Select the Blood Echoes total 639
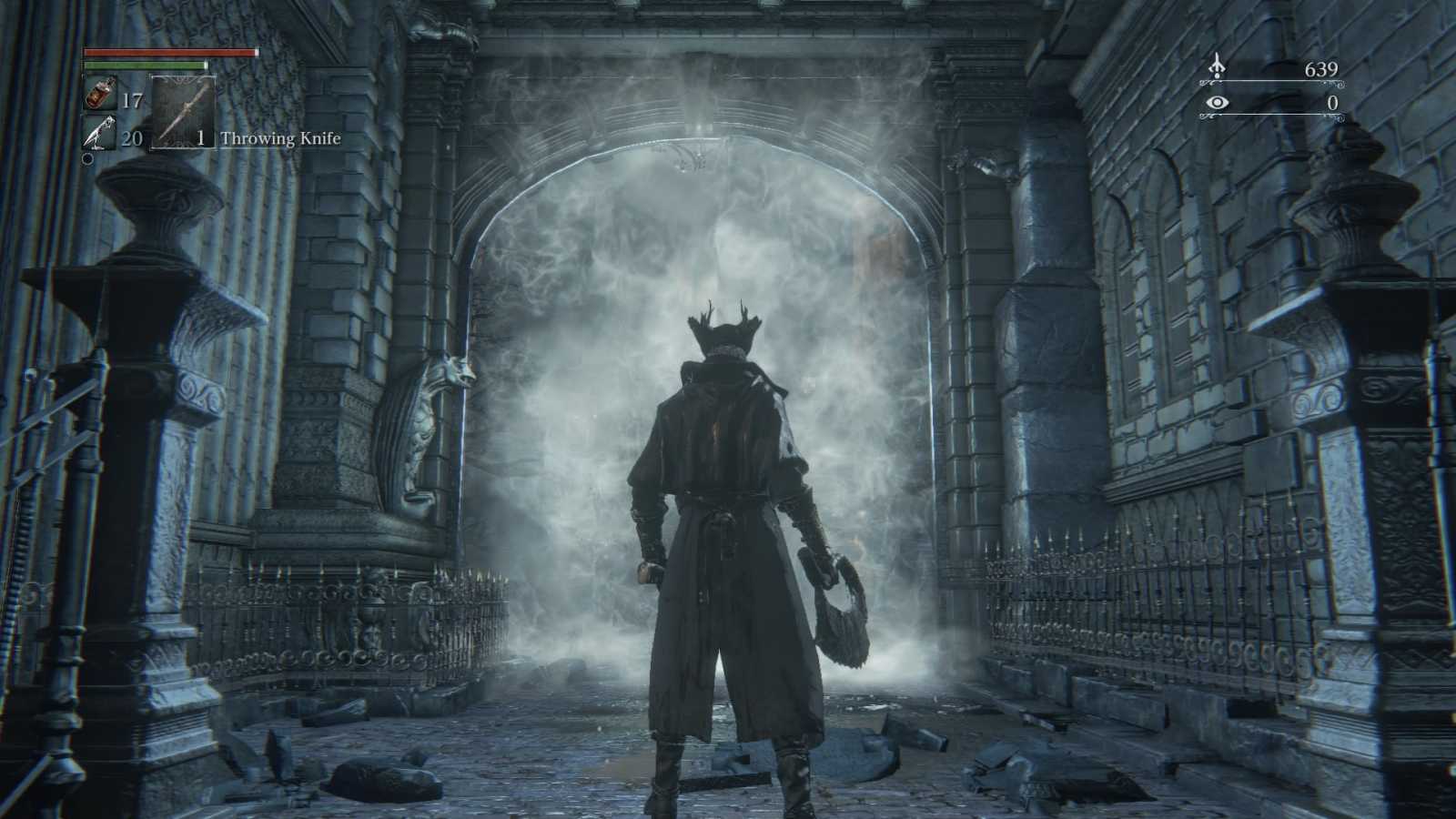Image resolution: width=1456 pixels, height=819 pixels. [1321, 67]
